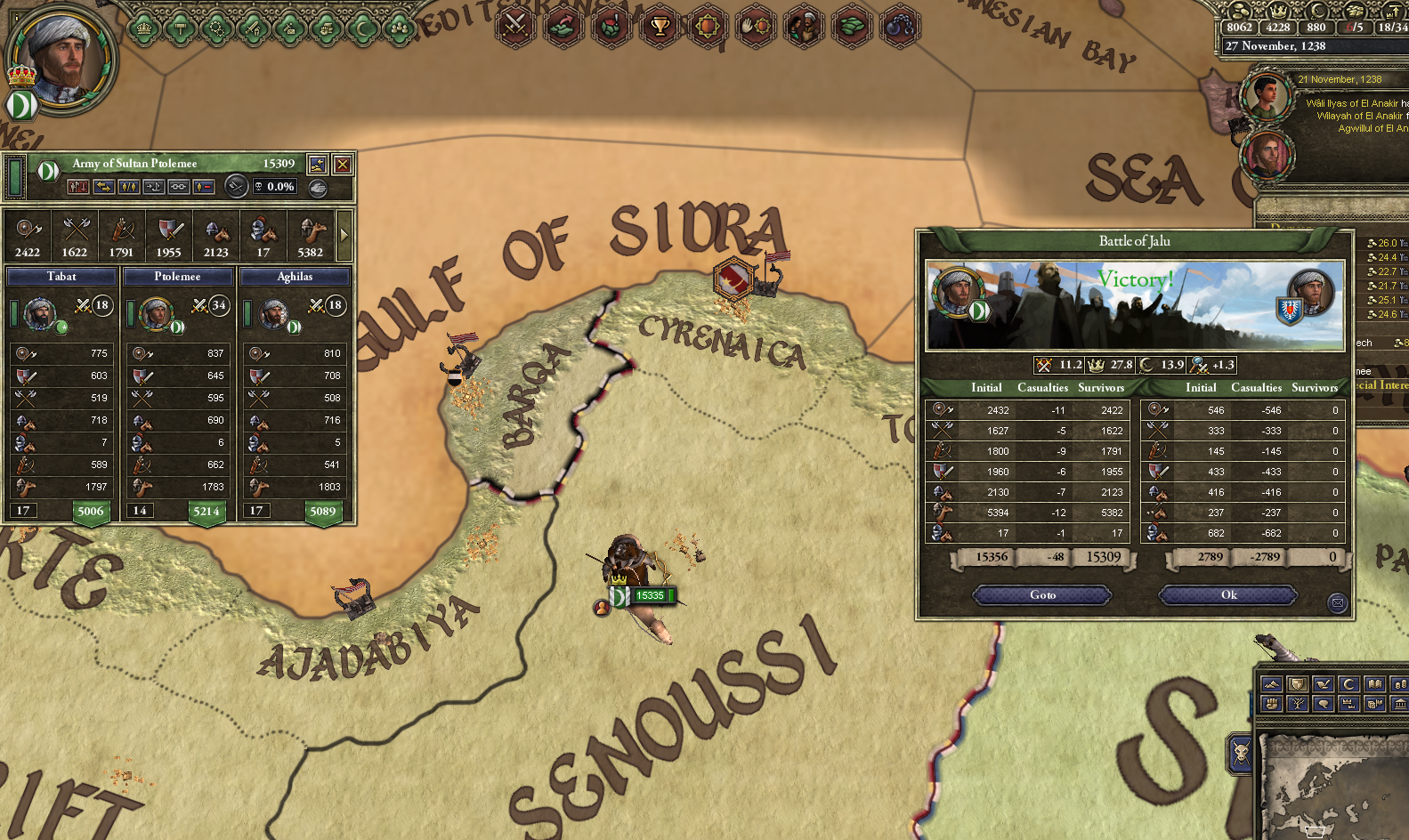The image size is (1409, 840).
Task: Click the envelope icon in the battle window
Action: [x=1338, y=604]
